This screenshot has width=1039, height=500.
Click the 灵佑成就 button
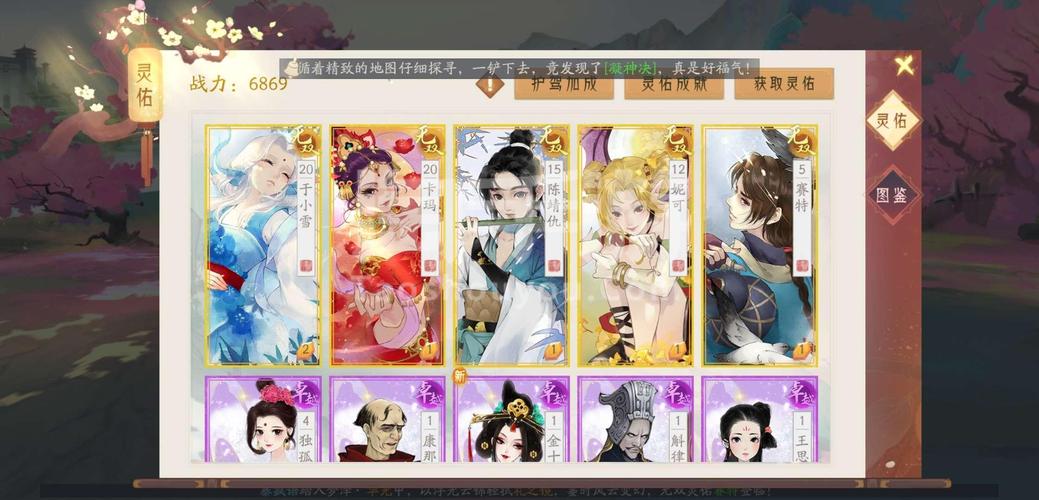[x=673, y=84]
